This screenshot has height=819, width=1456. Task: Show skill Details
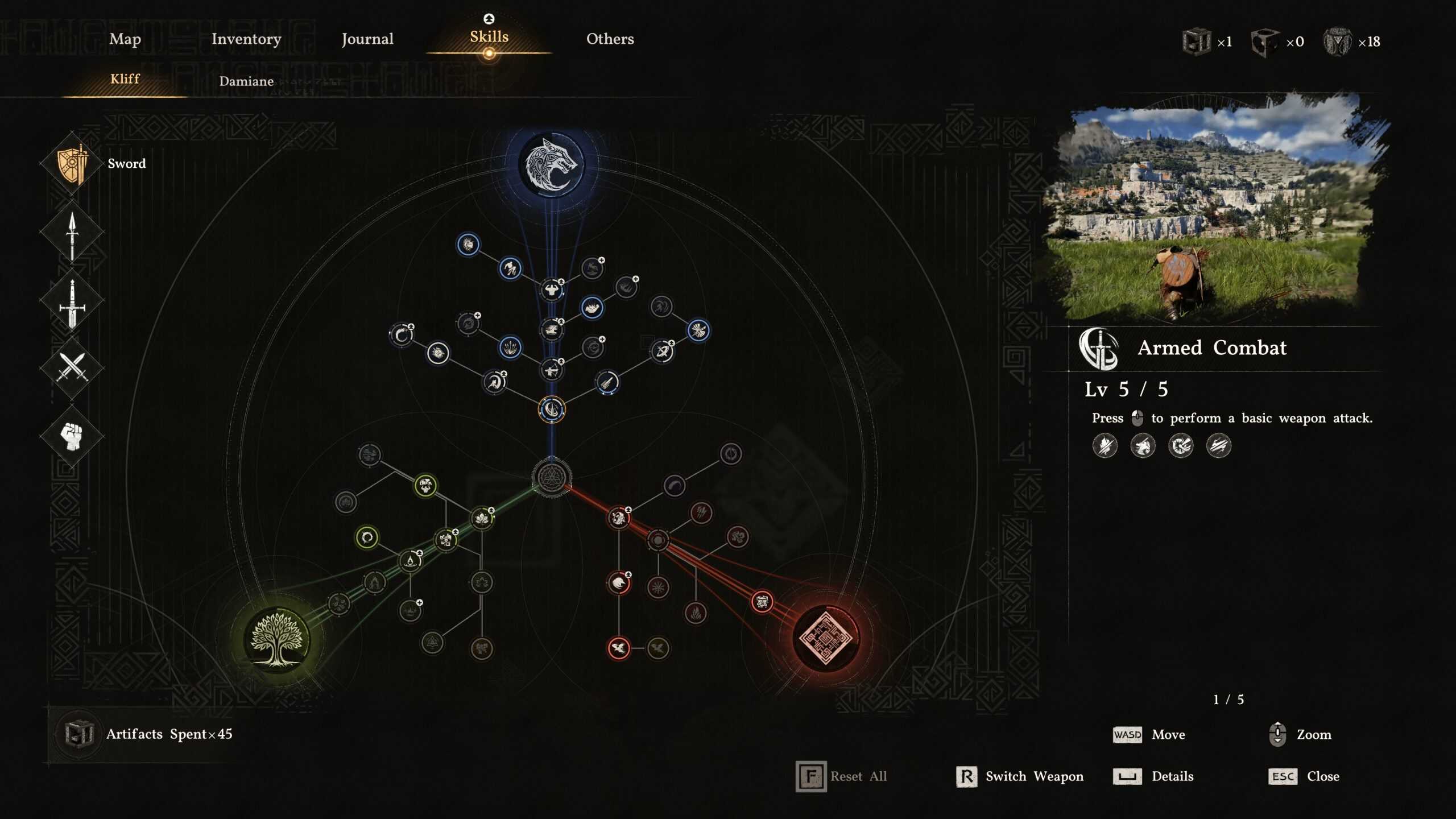click(x=1155, y=776)
